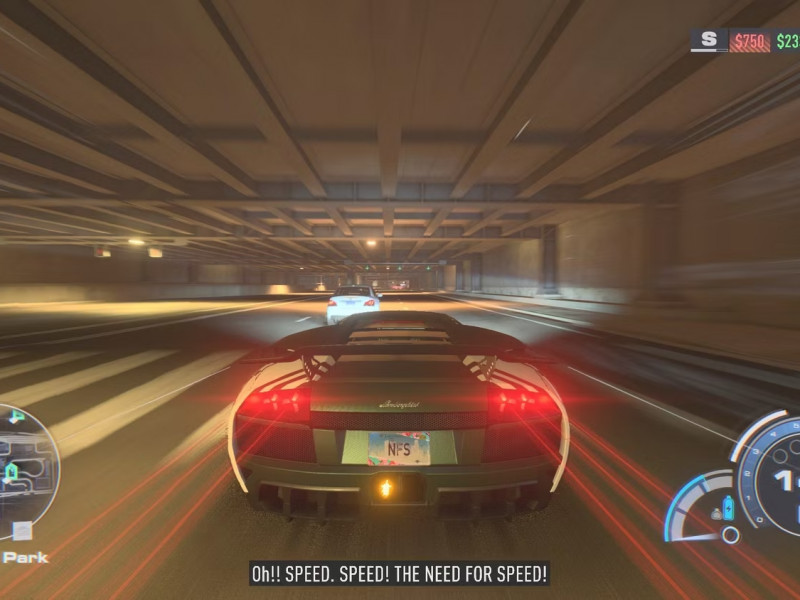Image resolution: width=800 pixels, height=600 pixels.
Task: Select the green garage marker on the minimap
Action: coord(12,472)
